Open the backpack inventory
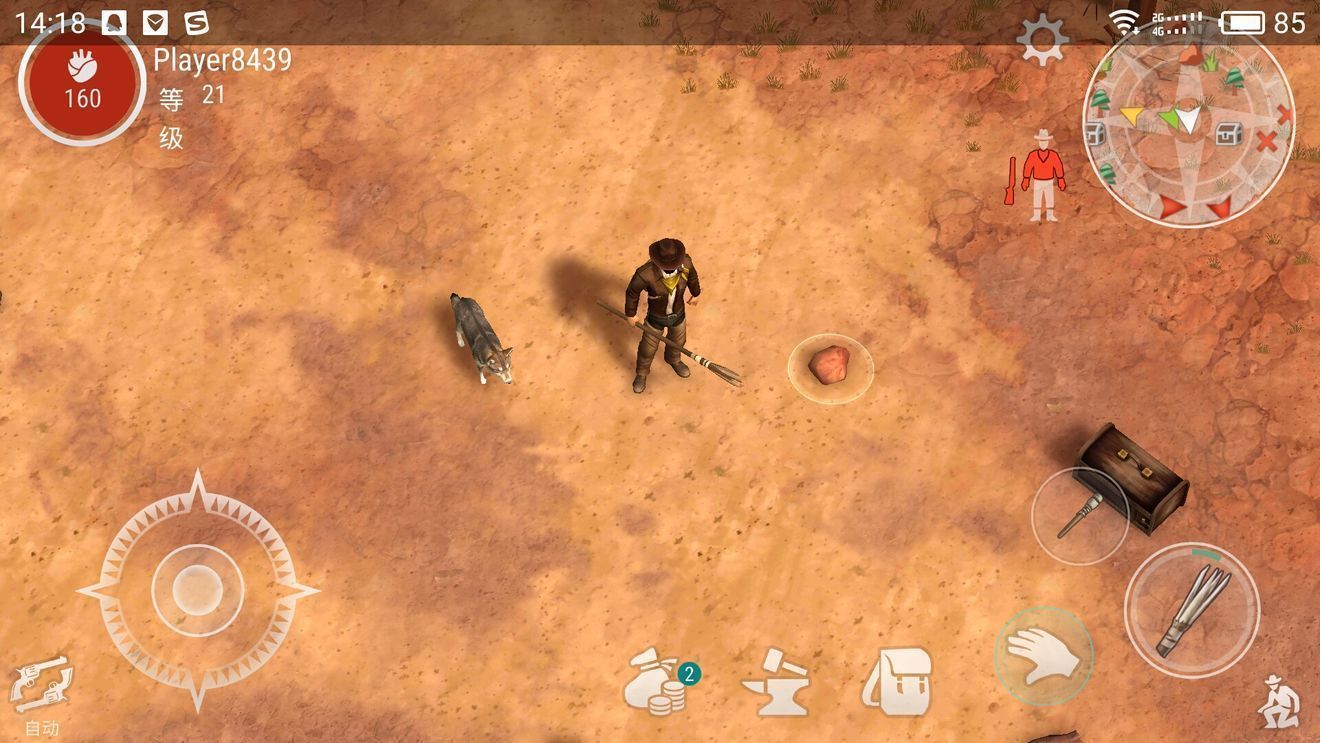This screenshot has width=1320, height=743. 897,682
